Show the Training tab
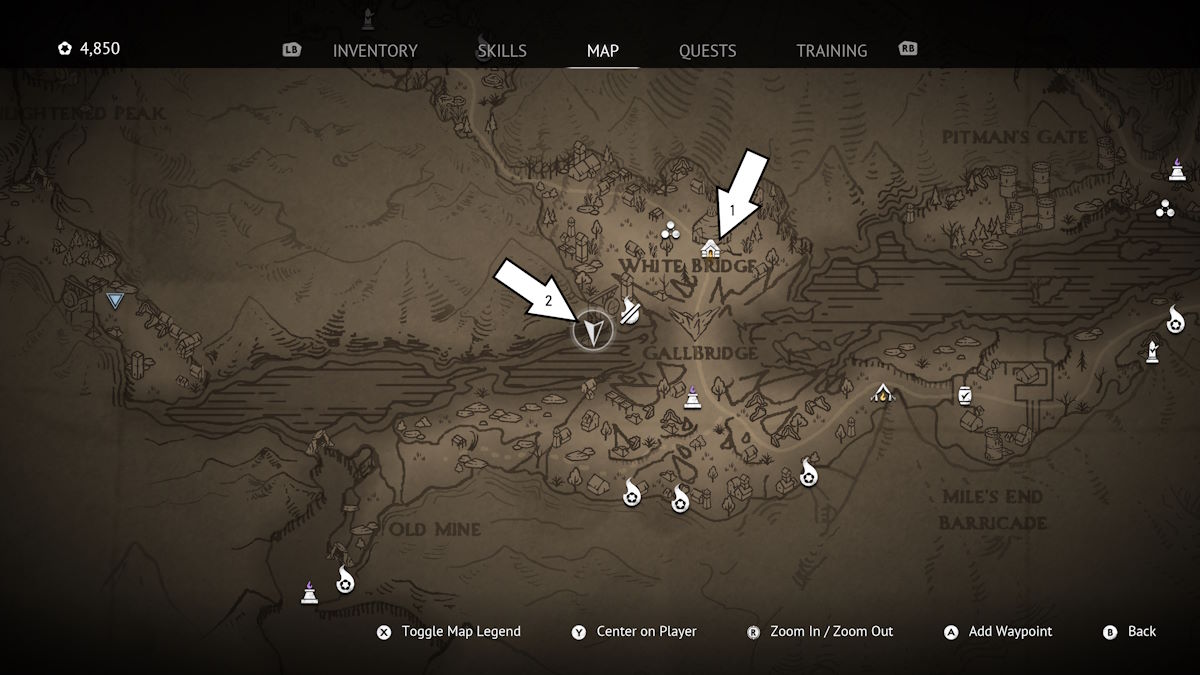Screen dimensions: 1200x675 pos(831,50)
